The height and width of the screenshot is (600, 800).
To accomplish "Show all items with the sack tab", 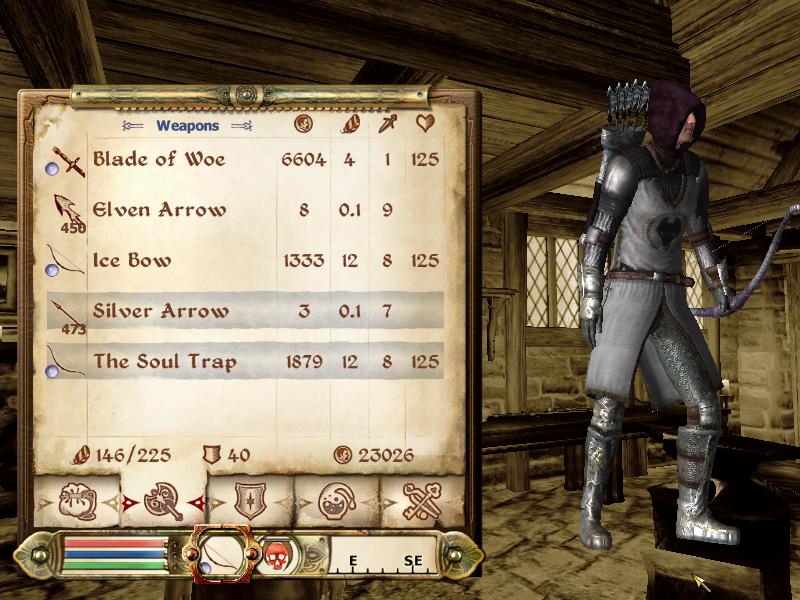I will pyautogui.click(x=77, y=499).
